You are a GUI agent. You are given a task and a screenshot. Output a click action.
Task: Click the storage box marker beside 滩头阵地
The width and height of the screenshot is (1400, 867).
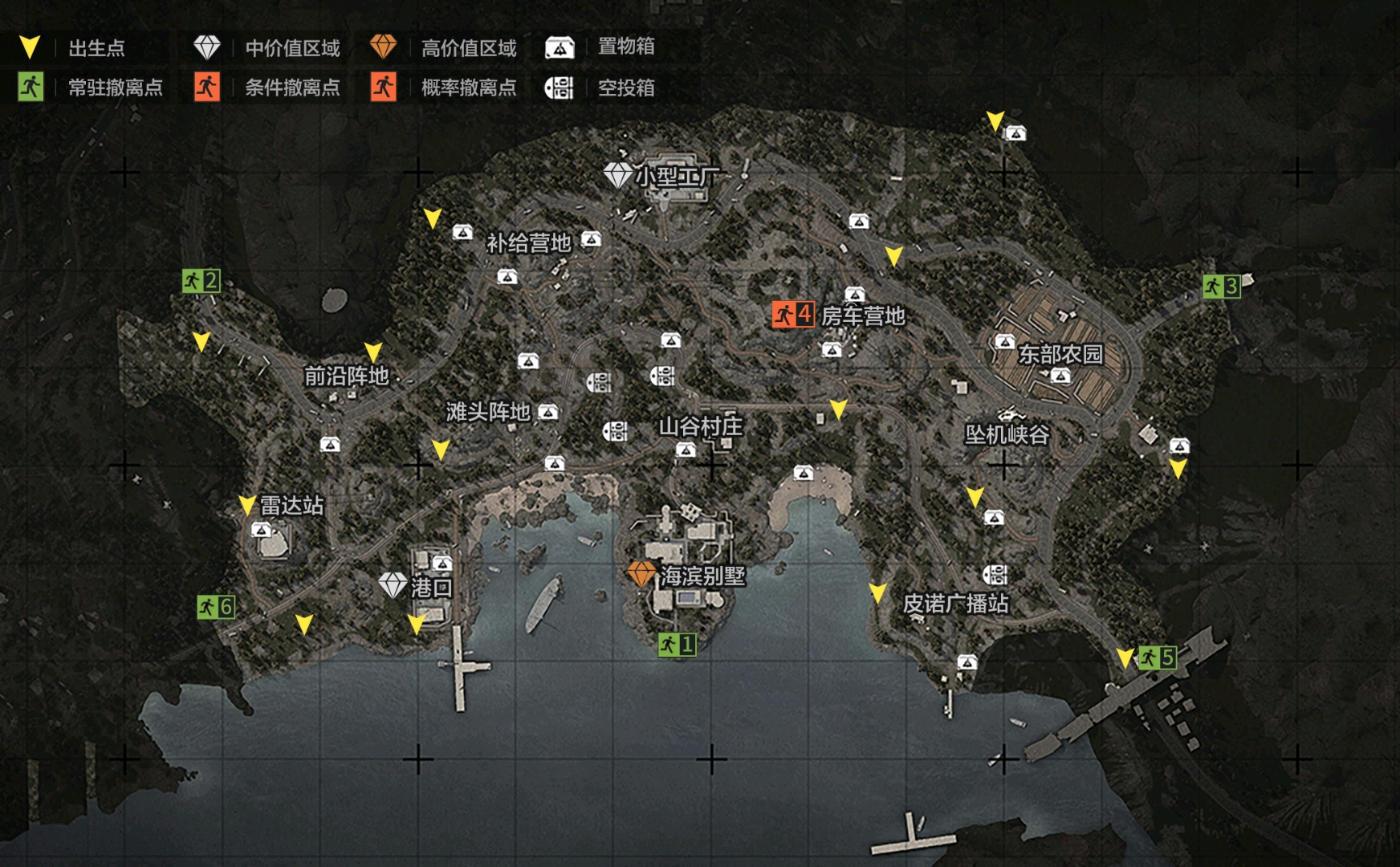pos(548,412)
